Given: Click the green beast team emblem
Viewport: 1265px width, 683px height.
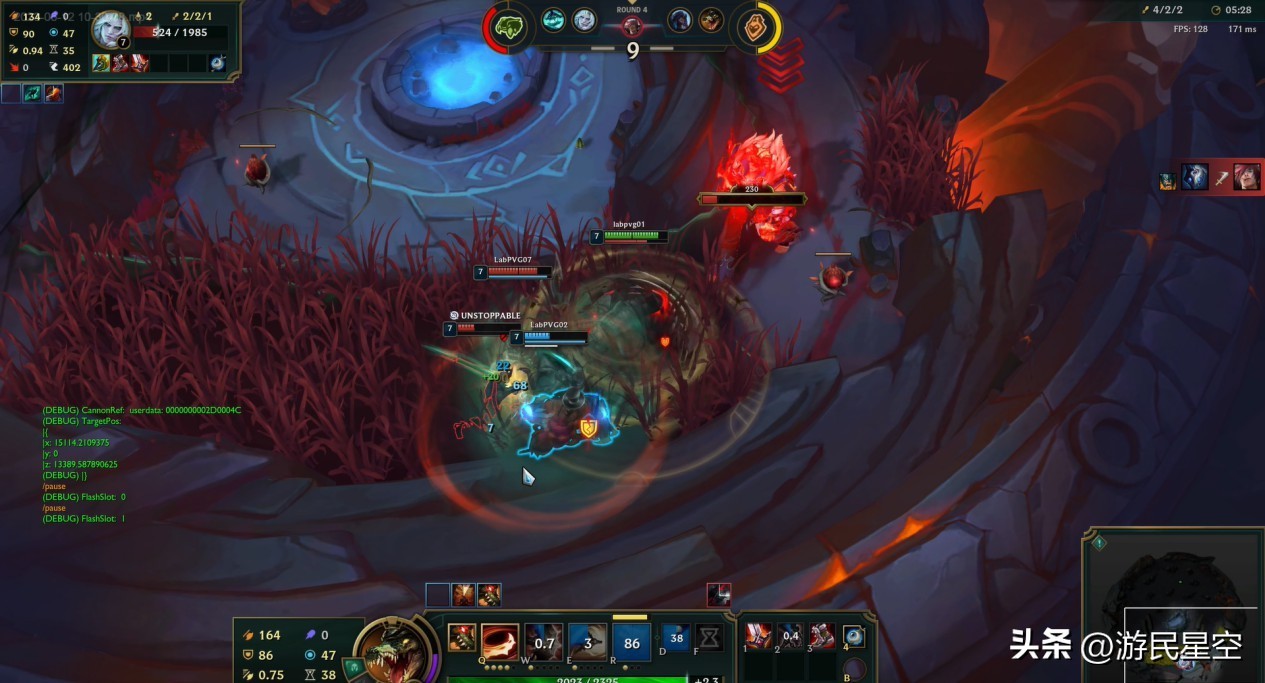Looking at the screenshot, I should (512, 26).
